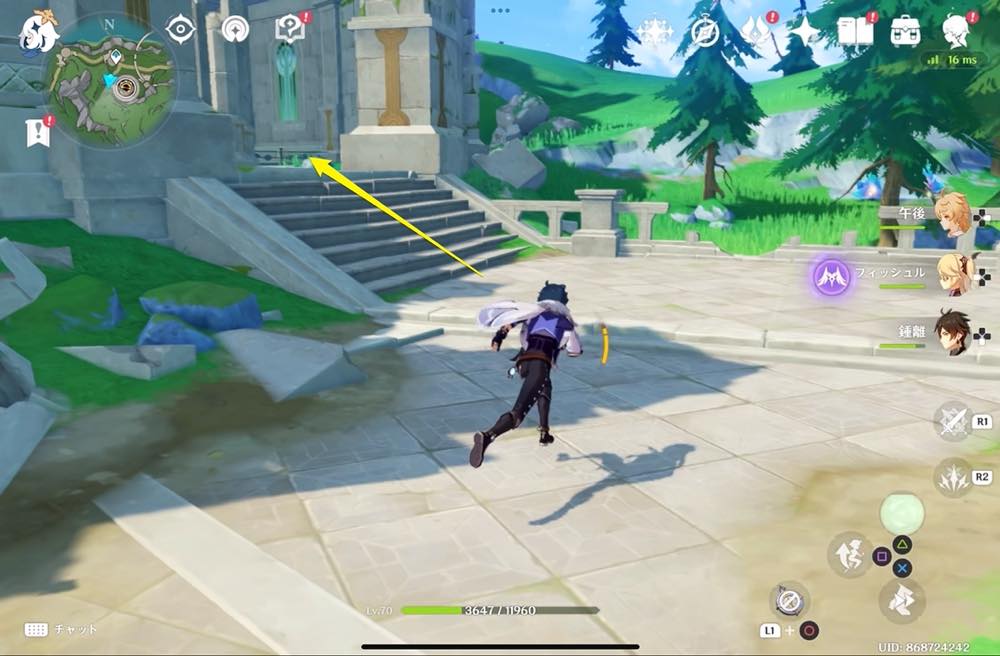Open the チャット chat box
The image size is (1000, 656).
tap(61, 629)
